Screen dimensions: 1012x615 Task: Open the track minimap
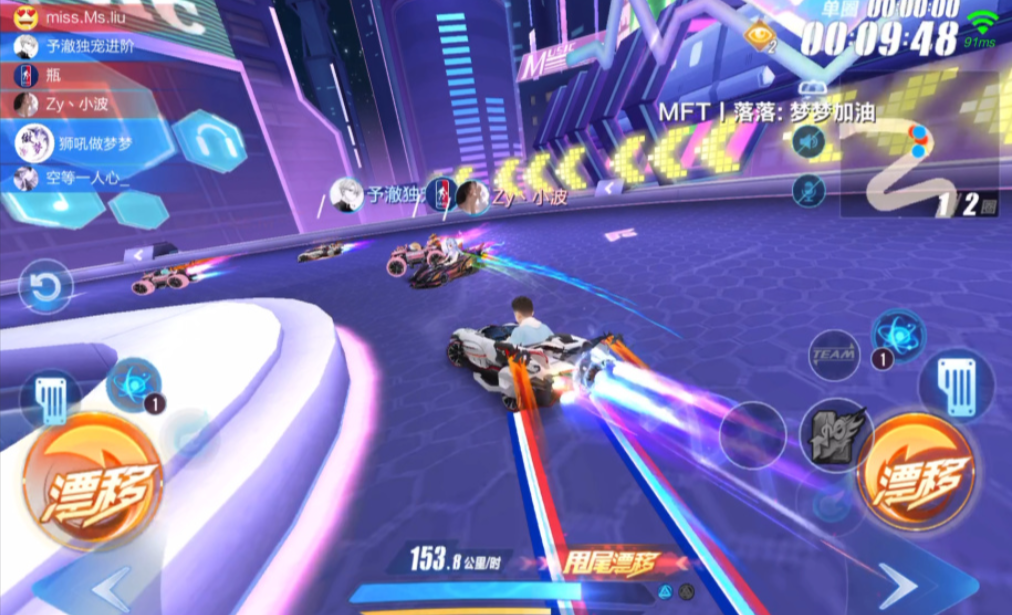click(x=918, y=165)
